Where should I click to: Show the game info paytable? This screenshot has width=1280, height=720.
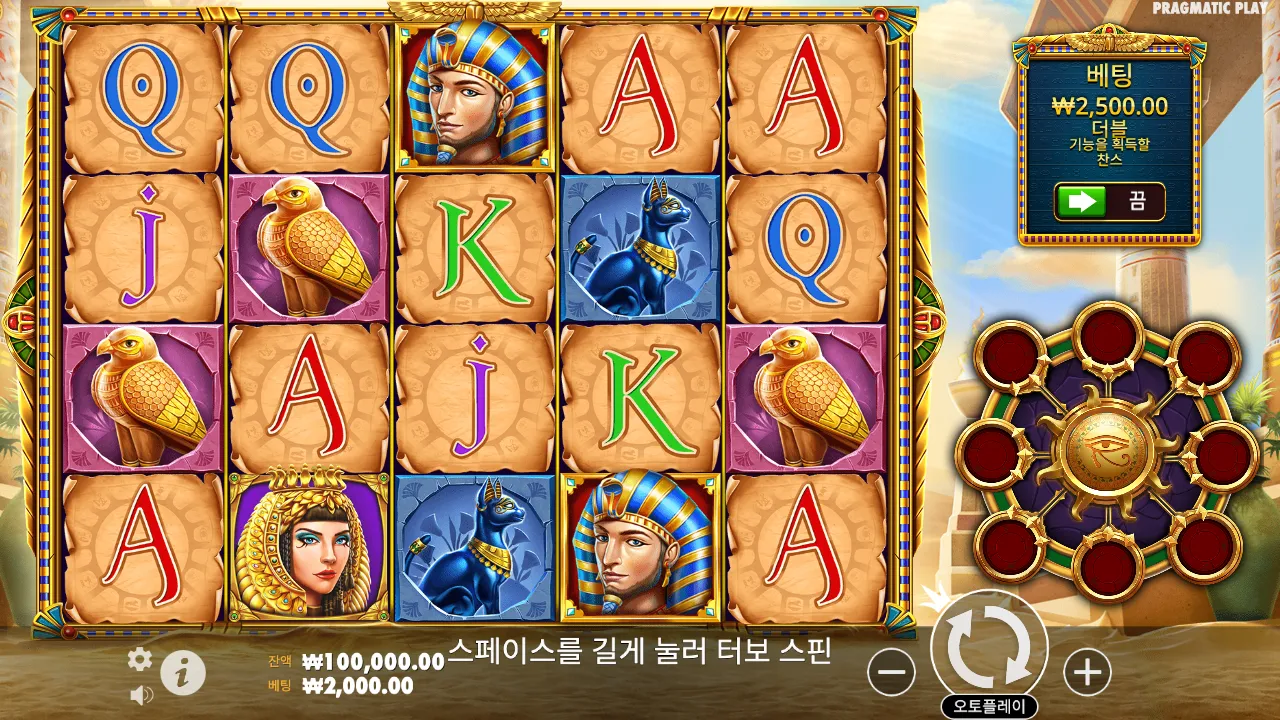[183, 673]
